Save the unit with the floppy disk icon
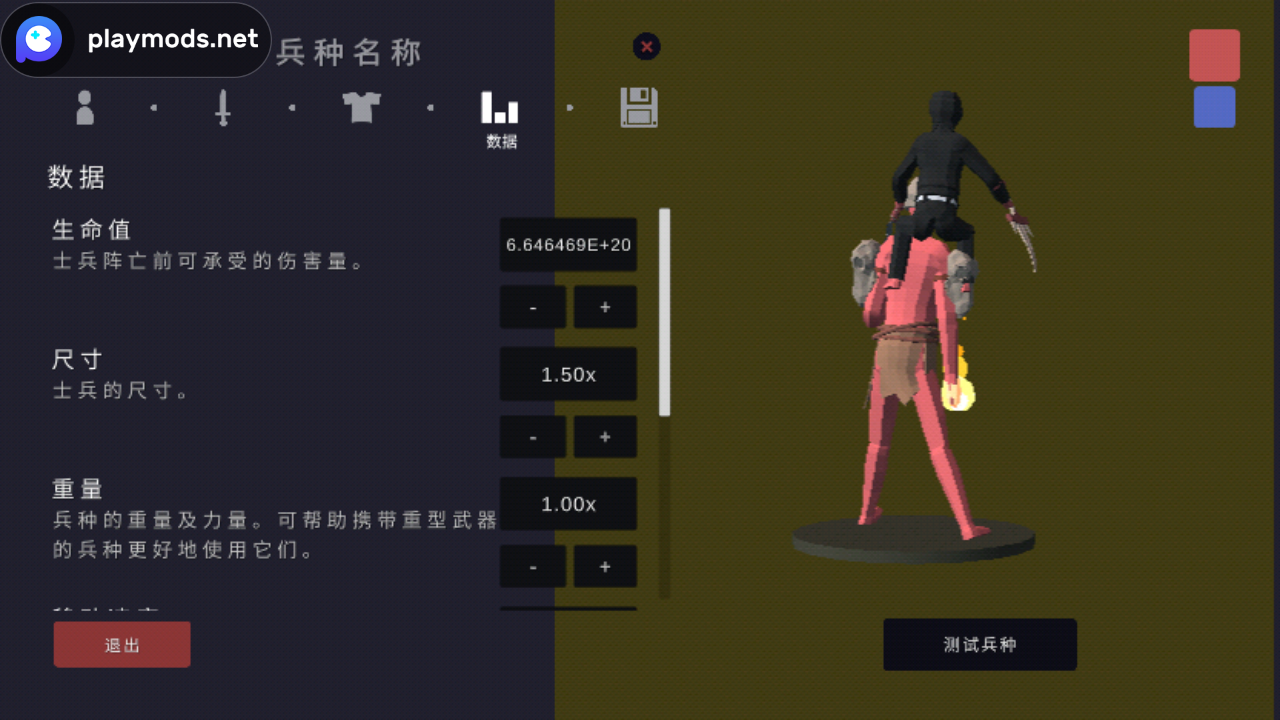Screen dimensions: 1280x720 point(639,107)
